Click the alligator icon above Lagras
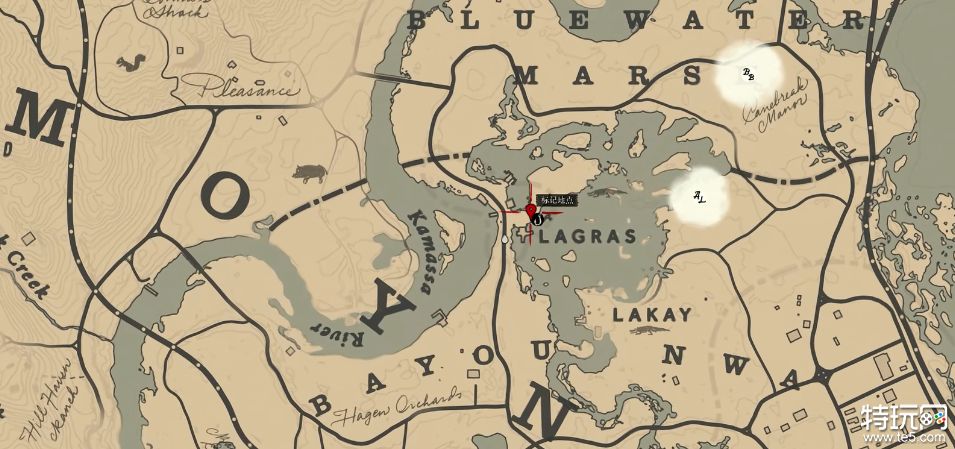Image resolution: width=955 pixels, height=449 pixels. point(606,189)
